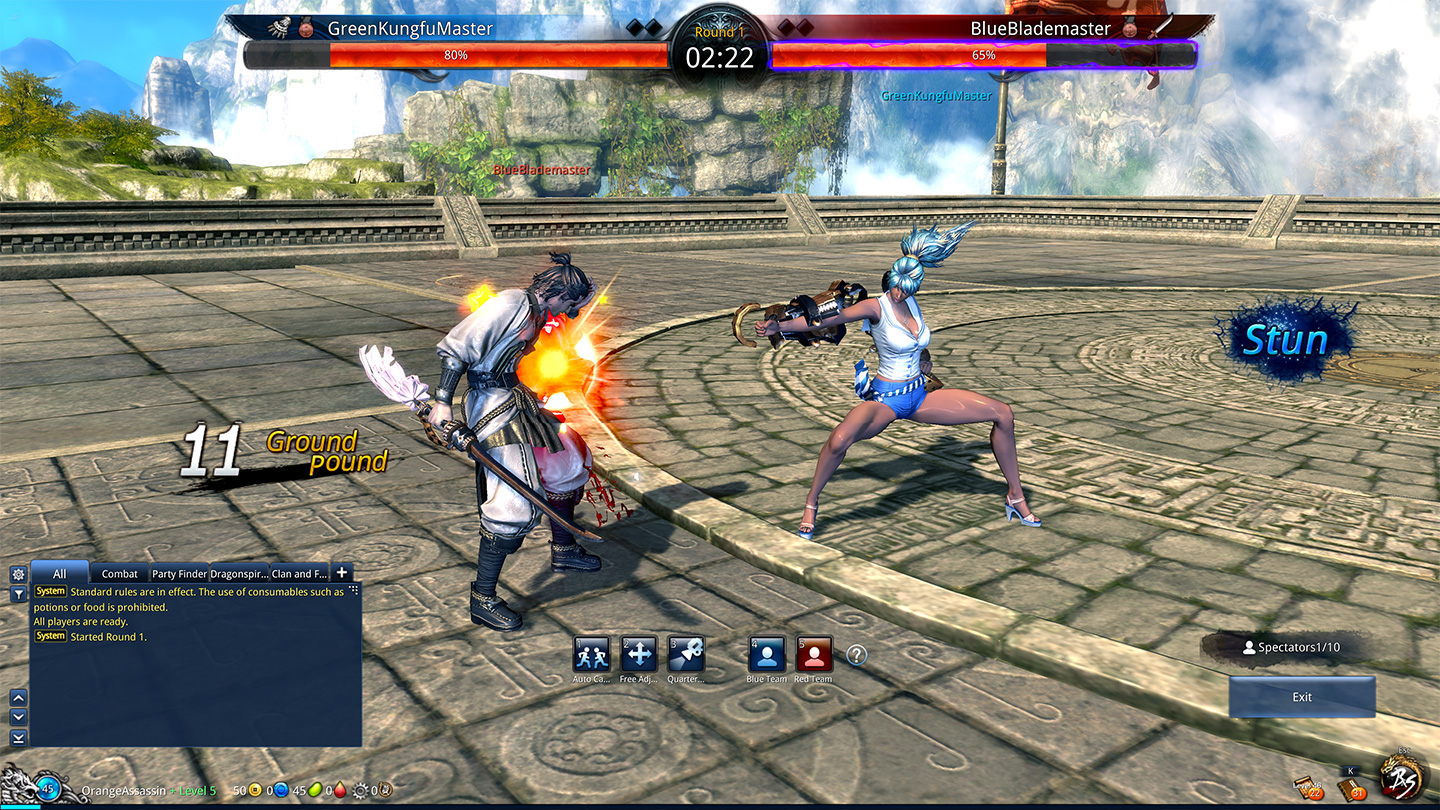Viewport: 1440px width, 810px height.
Task: Show the Spectators list
Action: (x=1290, y=647)
